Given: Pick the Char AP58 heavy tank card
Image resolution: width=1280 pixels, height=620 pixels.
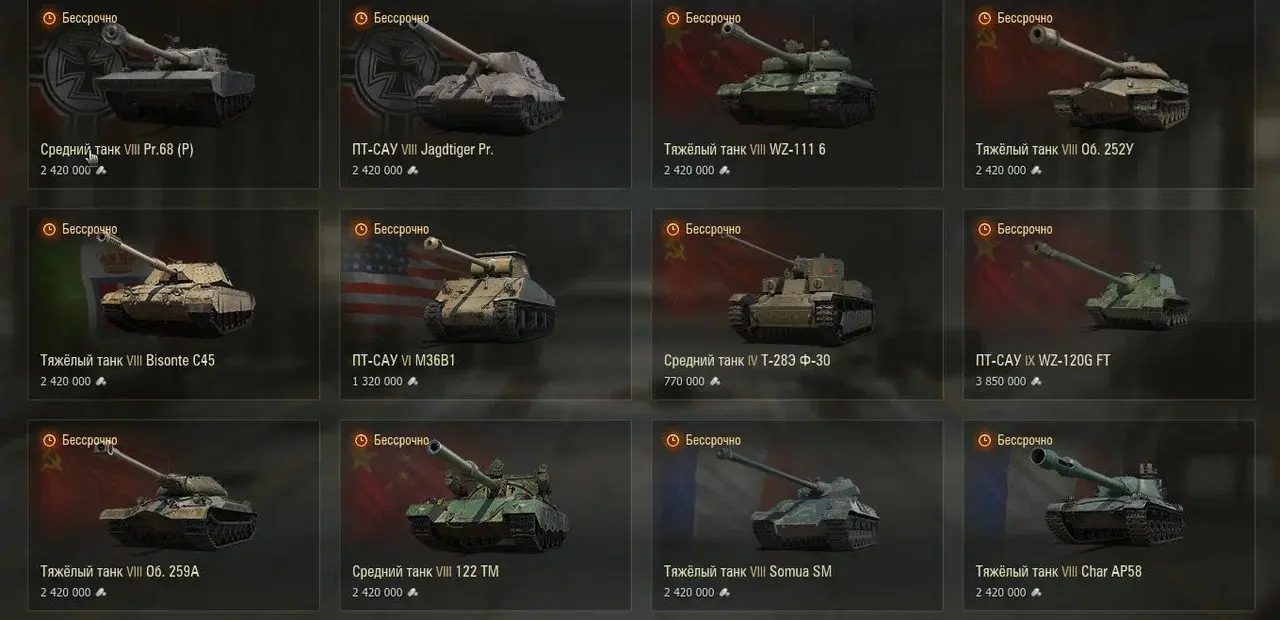Looking at the screenshot, I should pos(1109,515).
